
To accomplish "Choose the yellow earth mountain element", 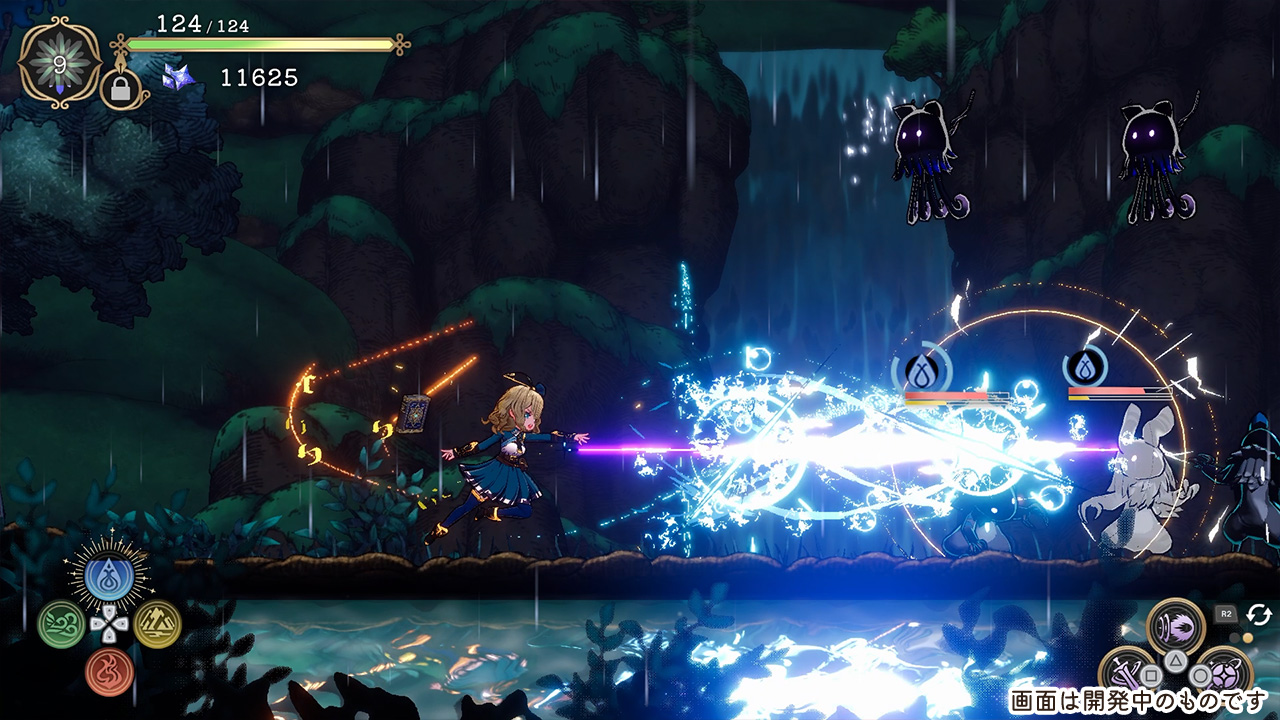I will 156,623.
